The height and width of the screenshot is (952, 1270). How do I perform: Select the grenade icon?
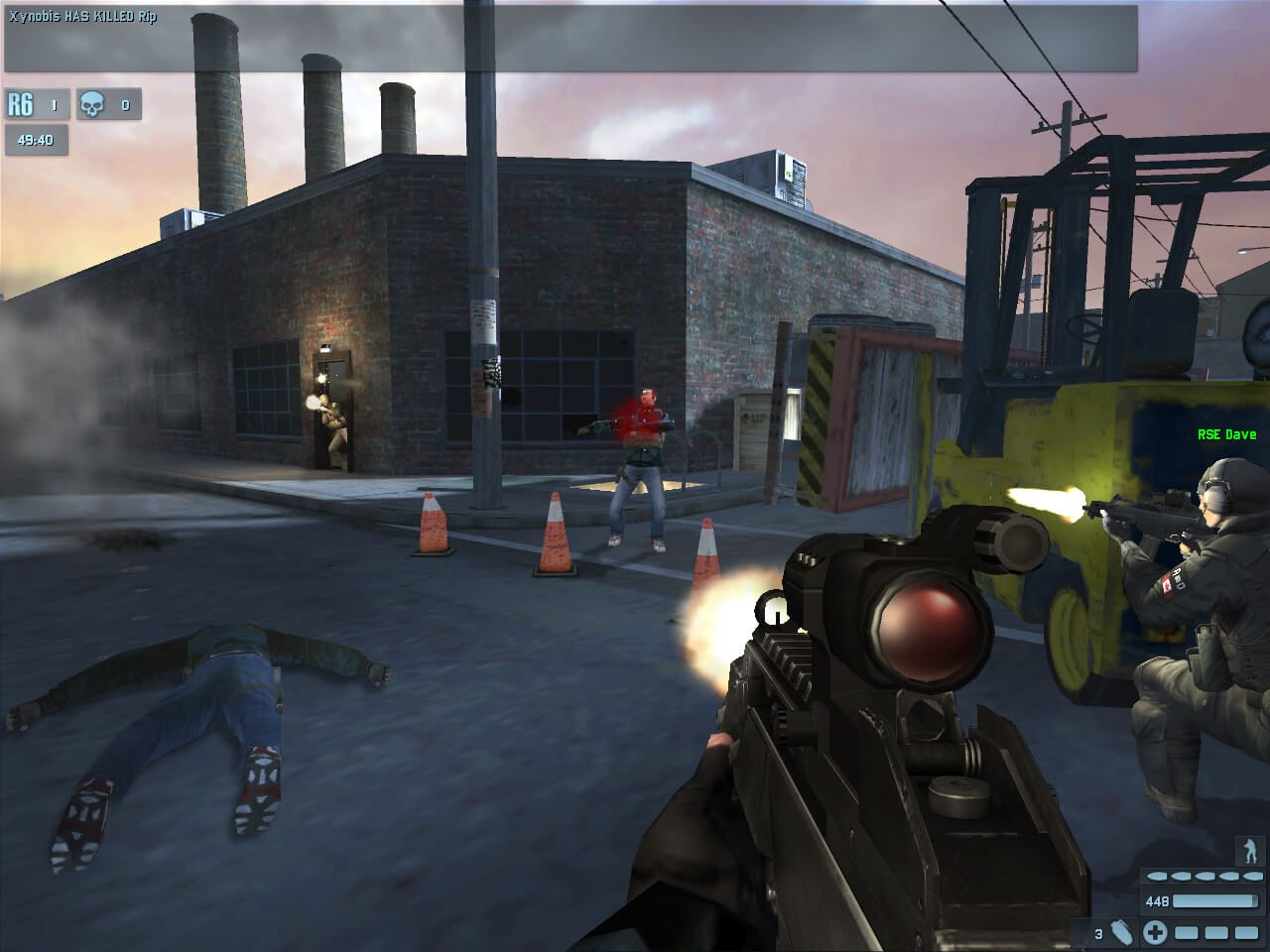pos(1120,932)
